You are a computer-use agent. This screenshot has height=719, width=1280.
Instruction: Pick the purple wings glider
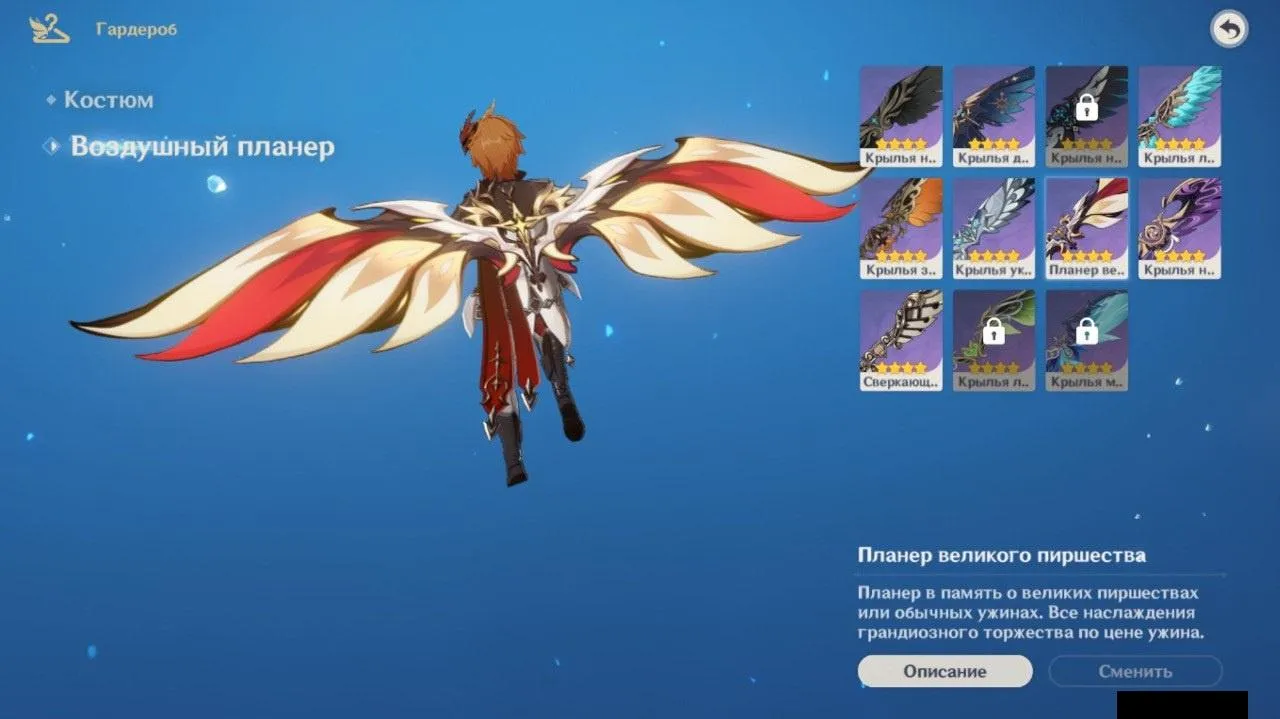pos(1180,228)
